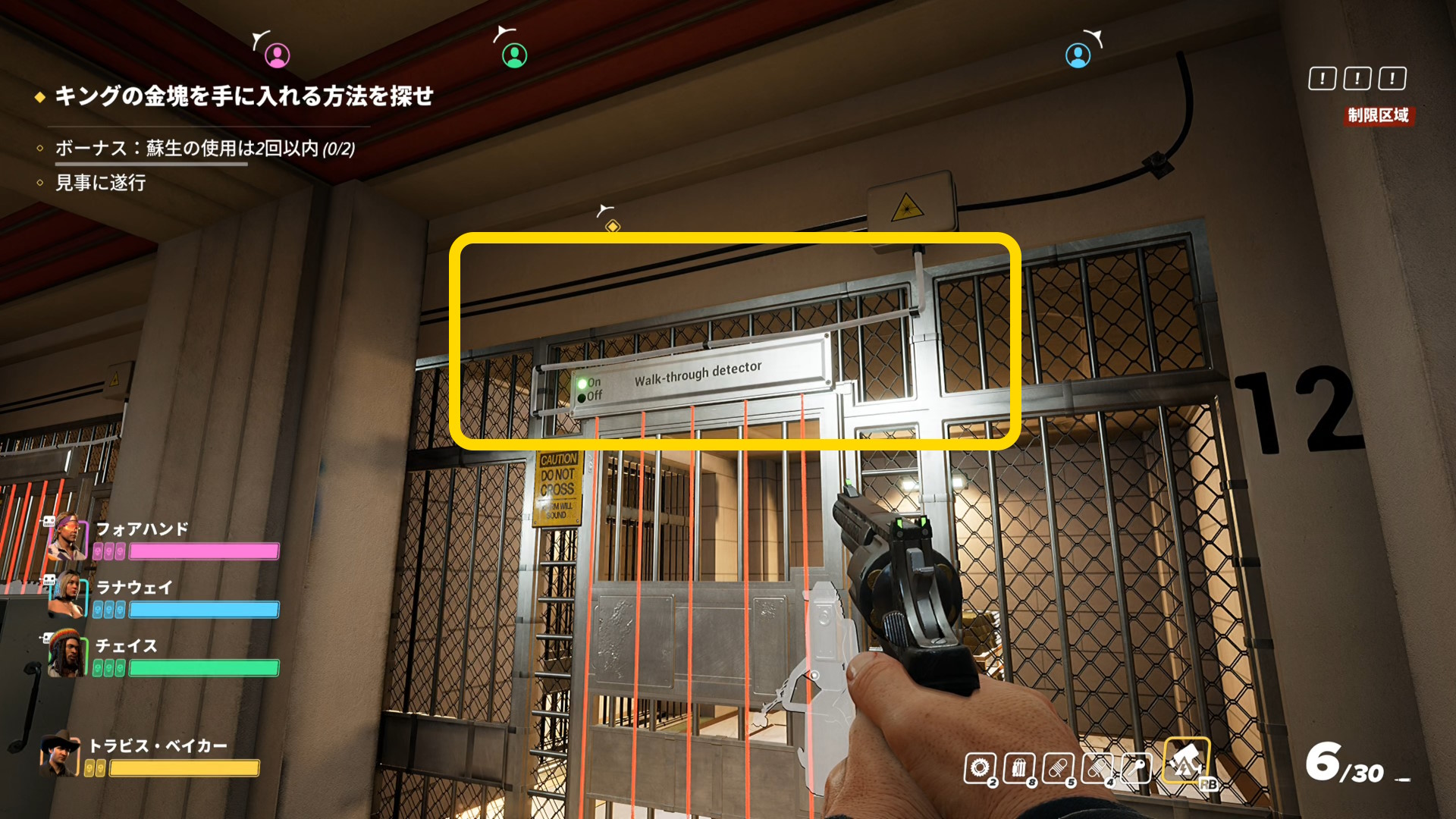Click the pink teammate marker icon
This screenshot has height=819, width=1456.
point(277,55)
